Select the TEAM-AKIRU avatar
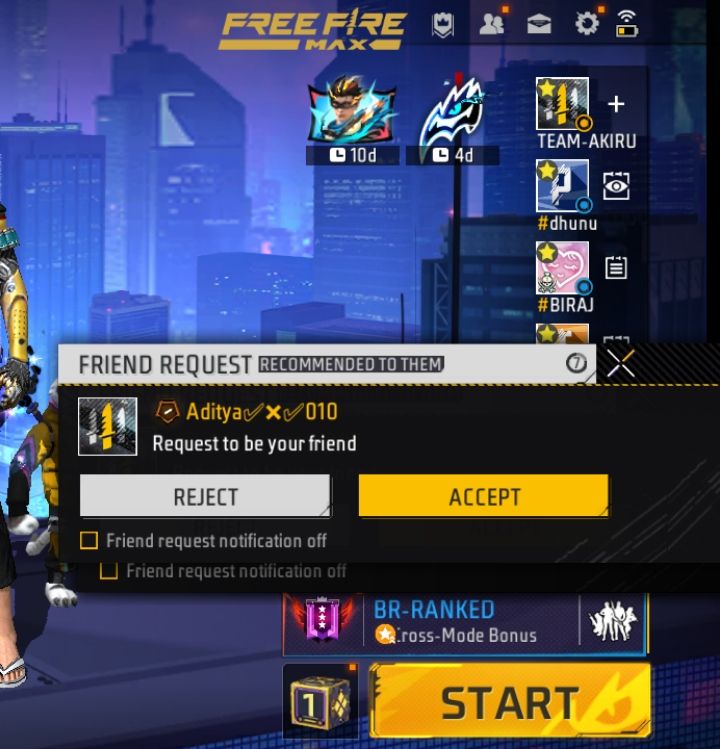Screen dimensions: 720x749 pos(562,103)
